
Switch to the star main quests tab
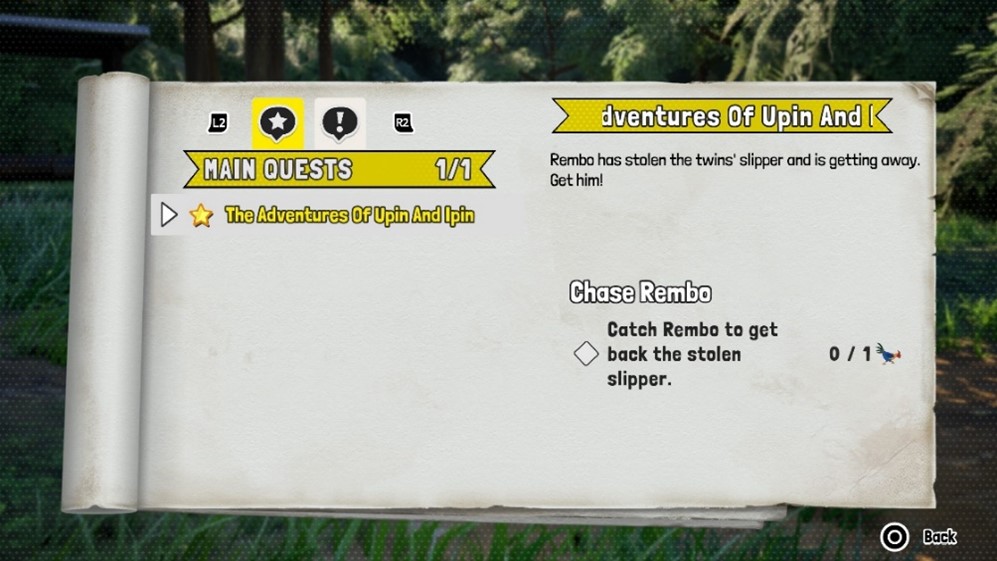click(277, 123)
